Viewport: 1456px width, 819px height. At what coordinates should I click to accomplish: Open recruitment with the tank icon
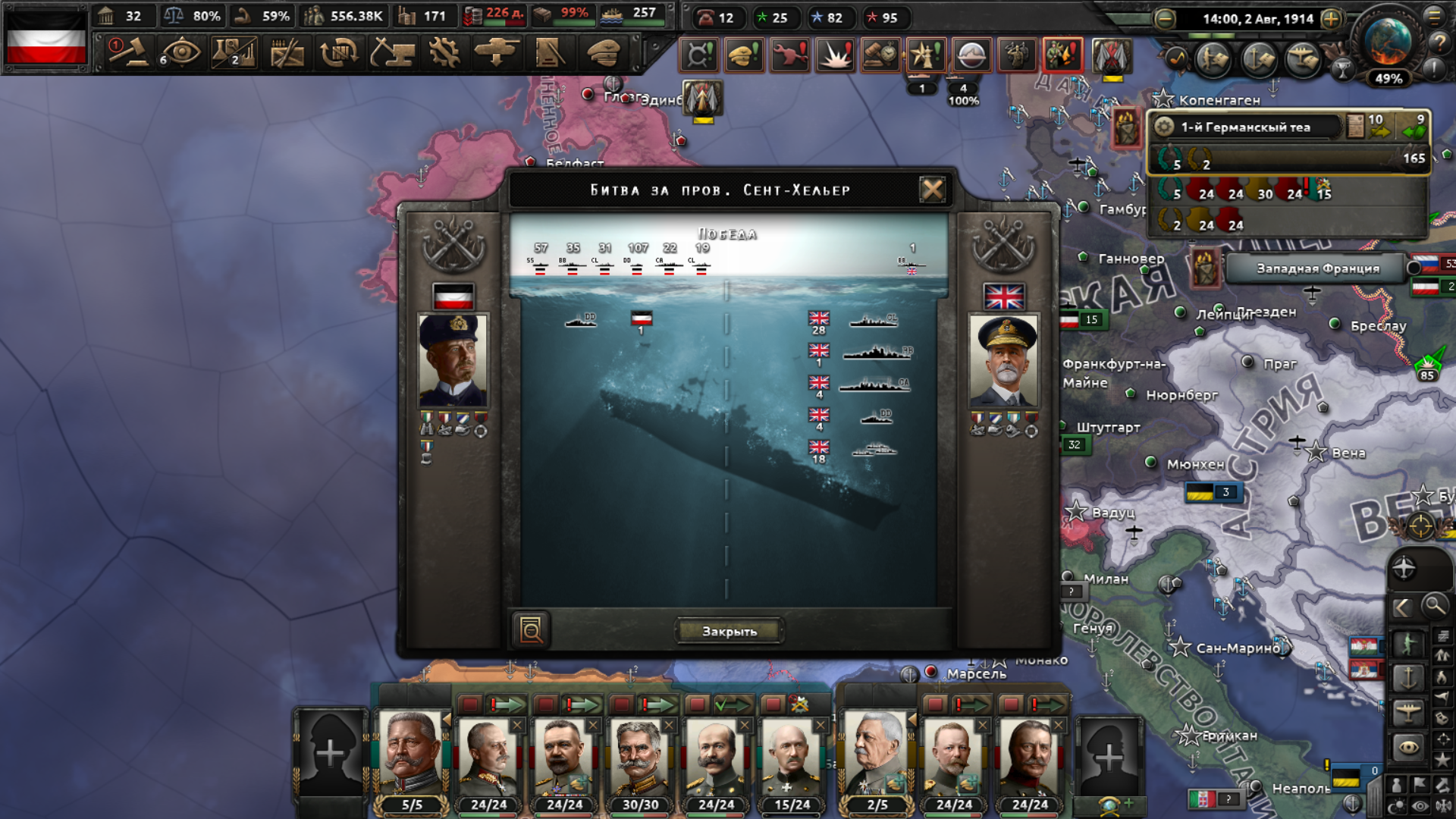tap(497, 54)
